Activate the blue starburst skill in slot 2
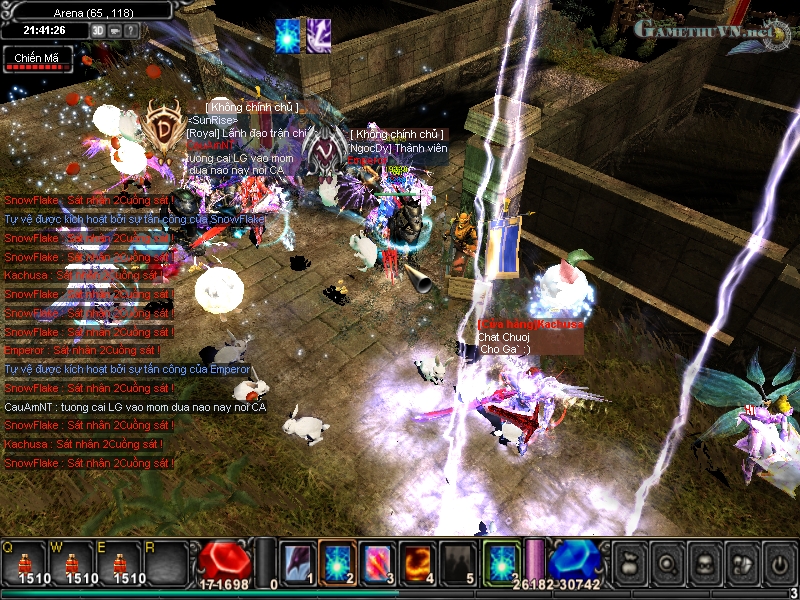800x600 pixels. (x=337, y=563)
